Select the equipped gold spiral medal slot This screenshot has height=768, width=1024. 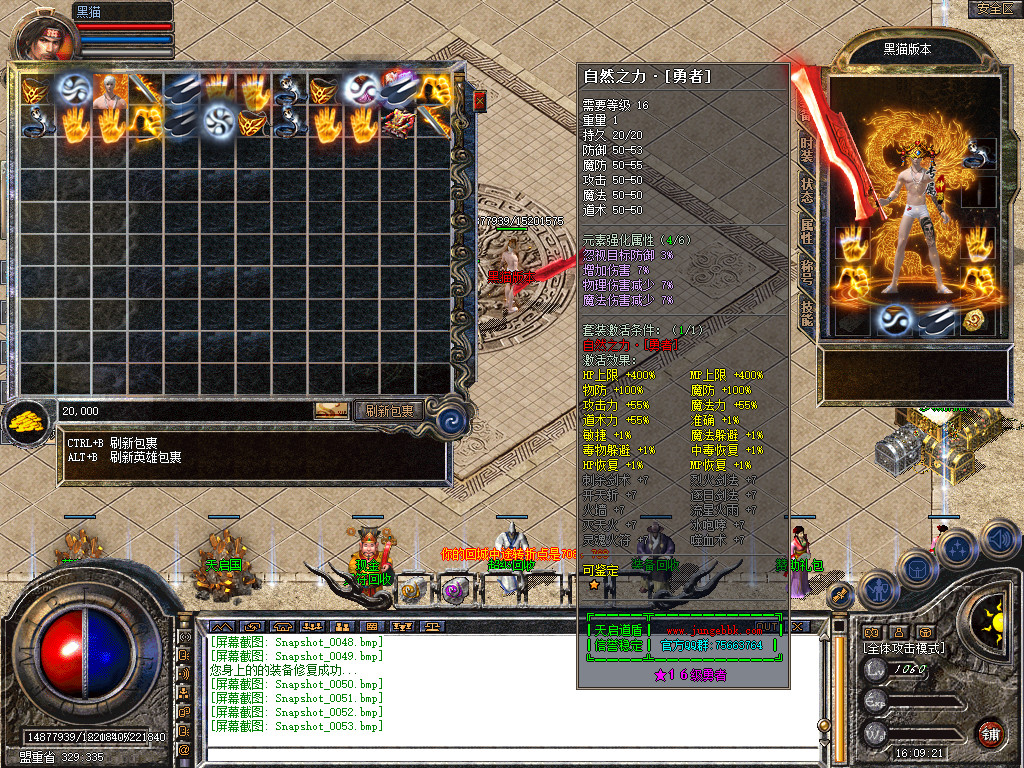click(x=975, y=320)
